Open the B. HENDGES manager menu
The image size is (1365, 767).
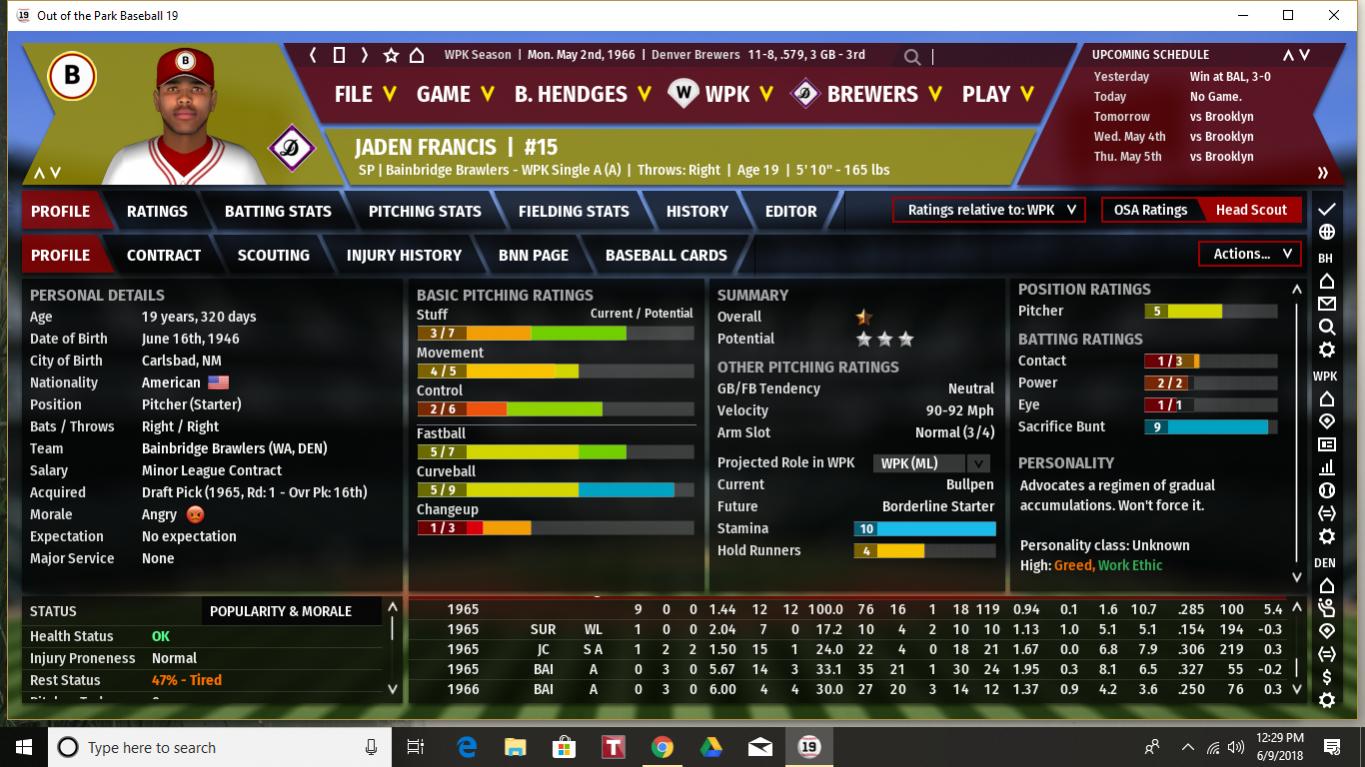click(582, 94)
